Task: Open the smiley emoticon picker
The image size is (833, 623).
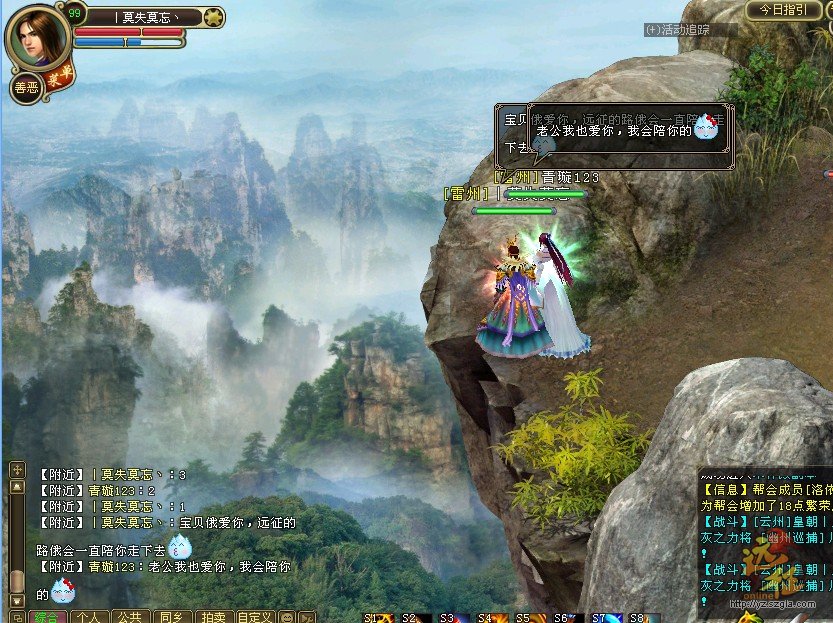Action: click(x=287, y=617)
